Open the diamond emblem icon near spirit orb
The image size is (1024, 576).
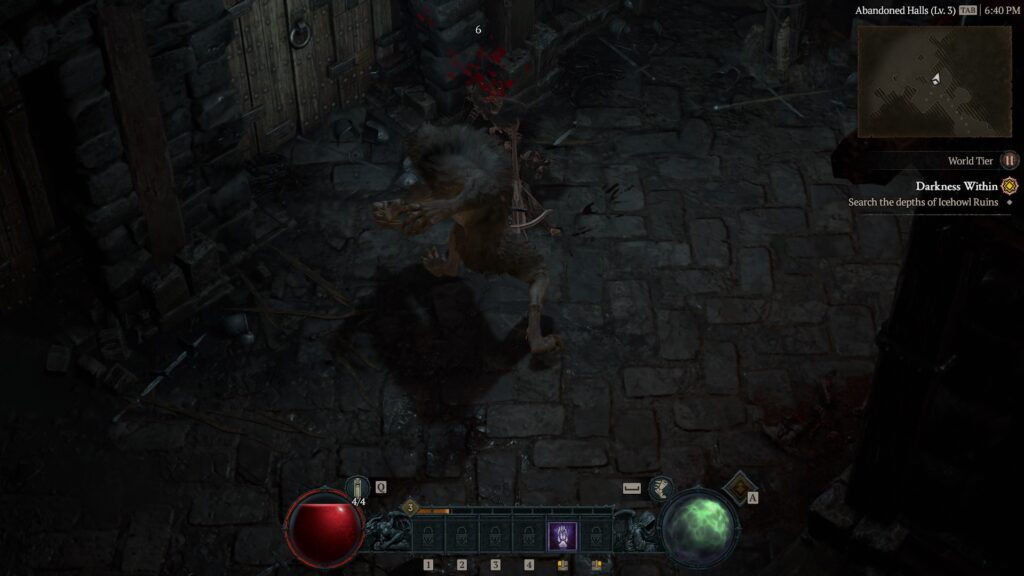point(738,487)
